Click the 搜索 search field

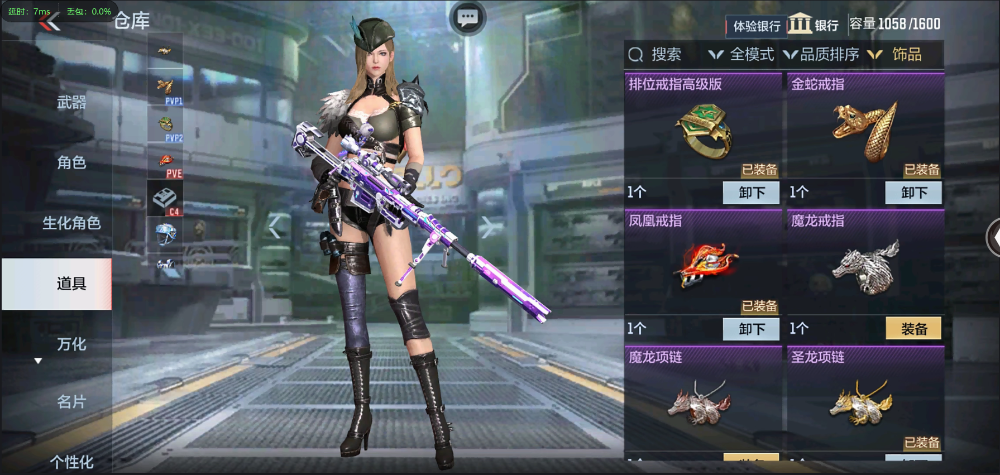(x=666, y=55)
